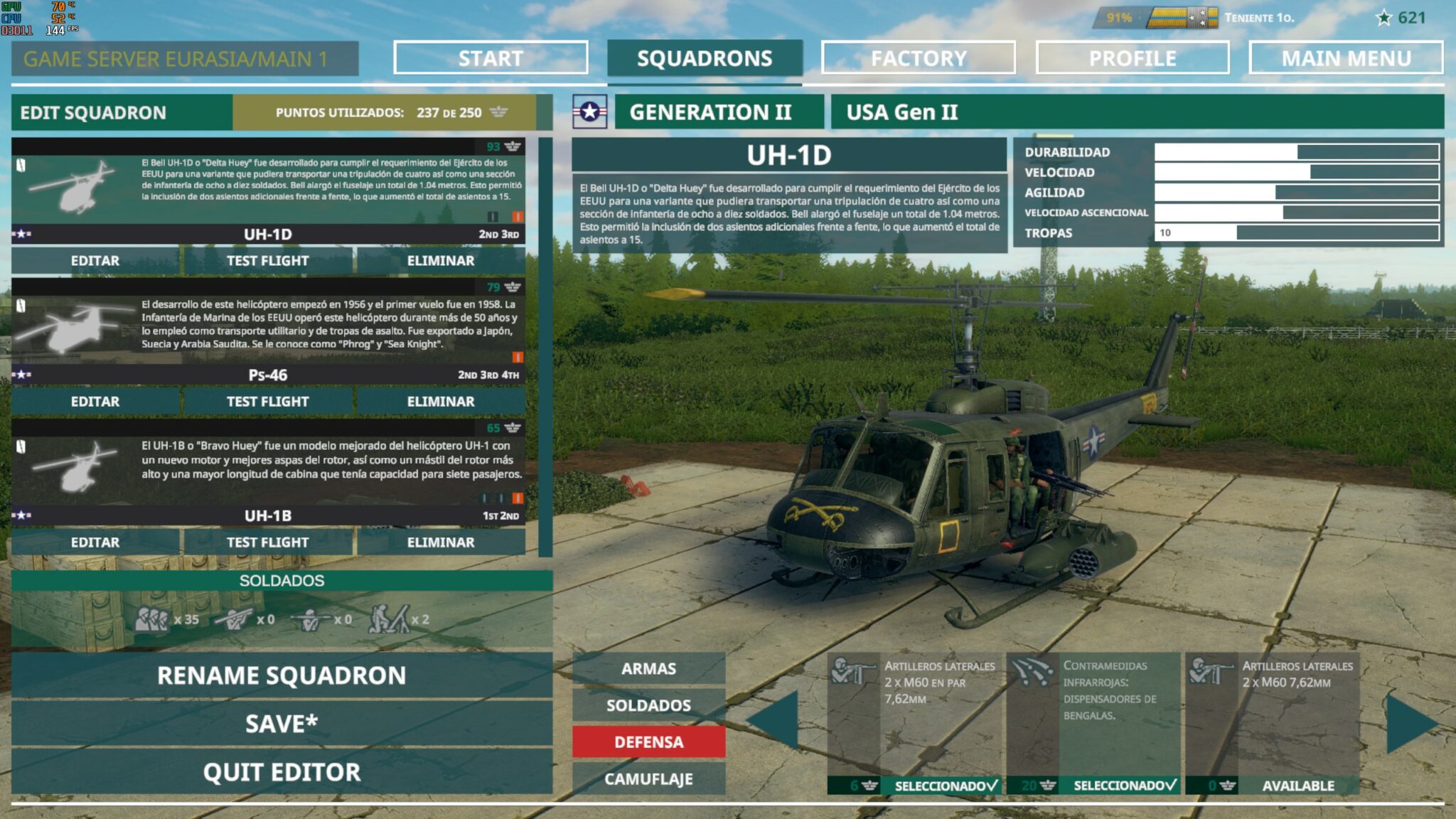Click SAVE* to save the squadron
The width and height of the screenshot is (1456, 819).
[x=281, y=723]
